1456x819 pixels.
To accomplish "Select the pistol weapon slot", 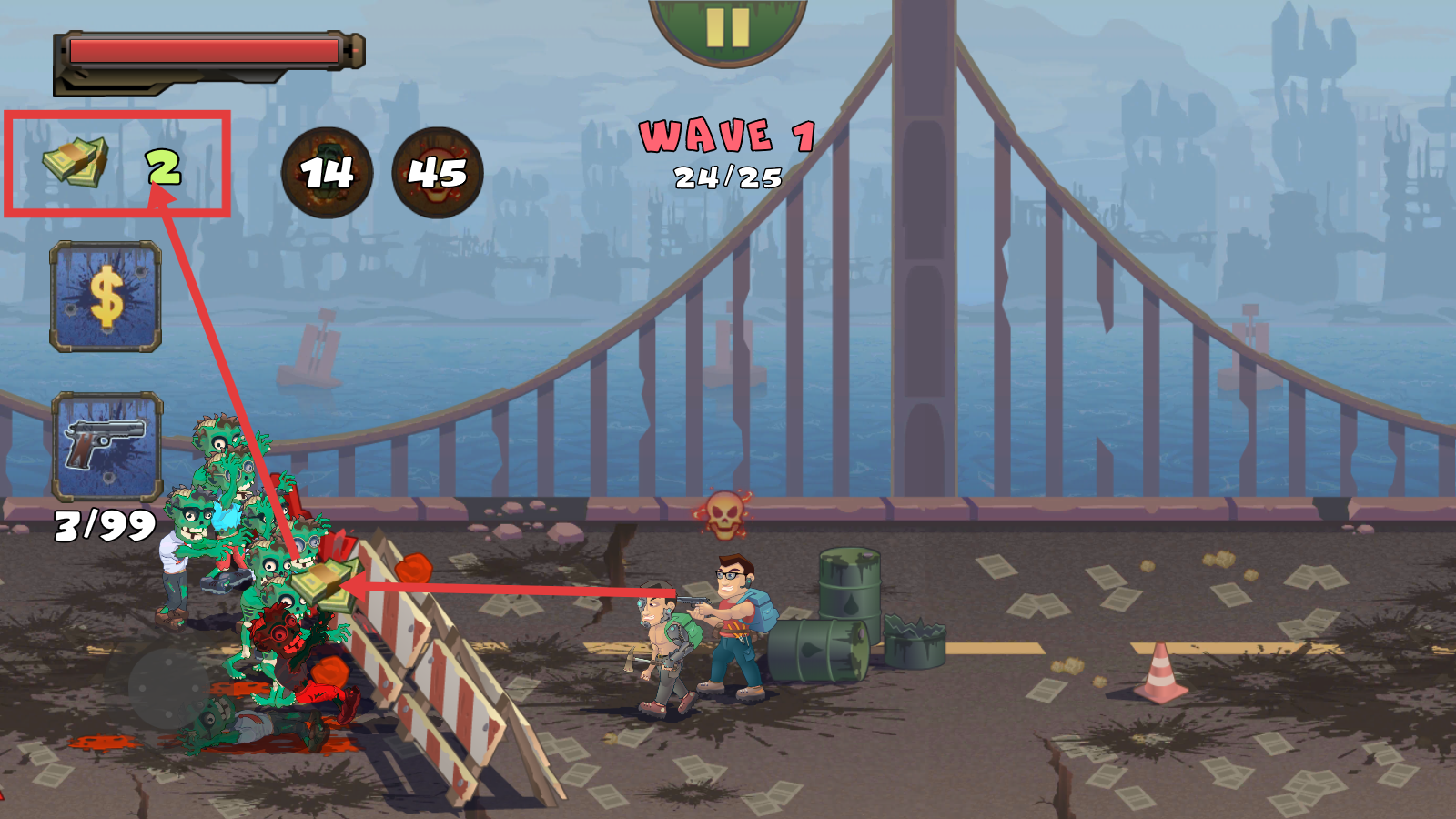I will (106, 447).
